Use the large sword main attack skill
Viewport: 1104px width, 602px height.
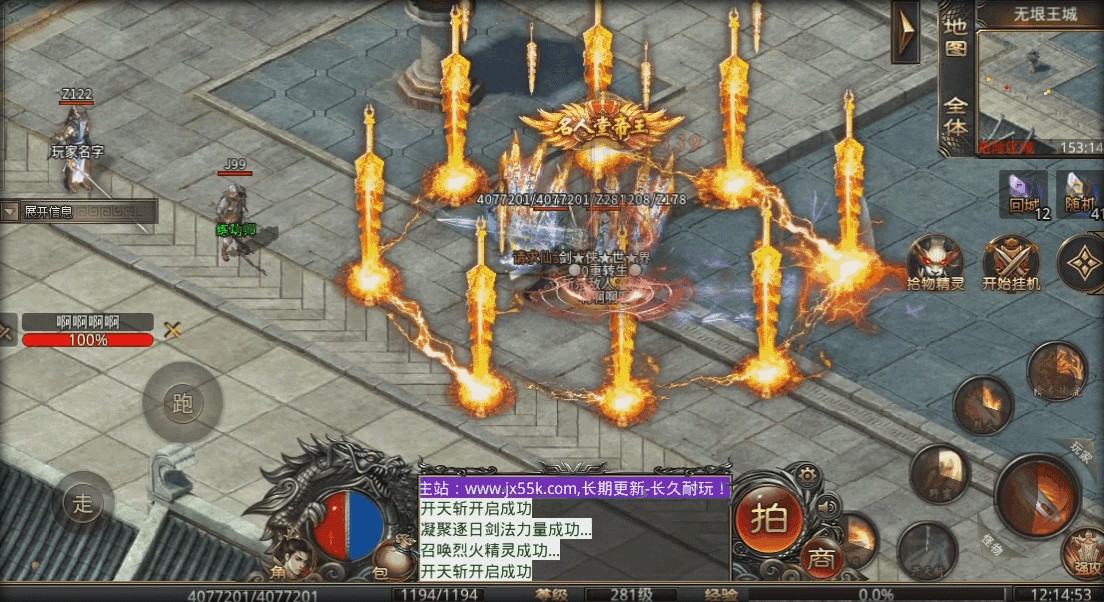pyautogui.click(x=1037, y=497)
